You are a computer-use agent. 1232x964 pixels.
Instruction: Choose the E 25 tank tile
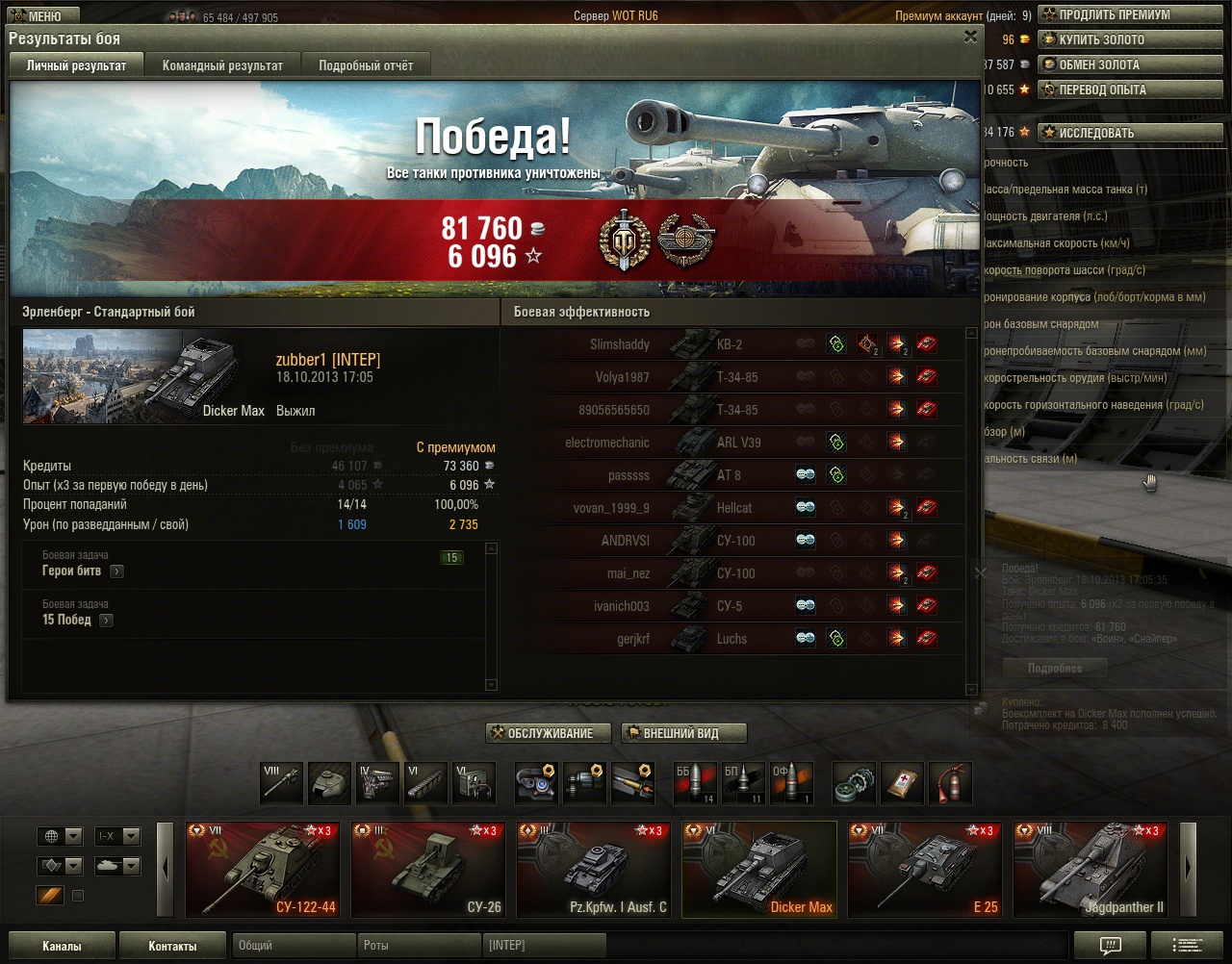coord(924,869)
